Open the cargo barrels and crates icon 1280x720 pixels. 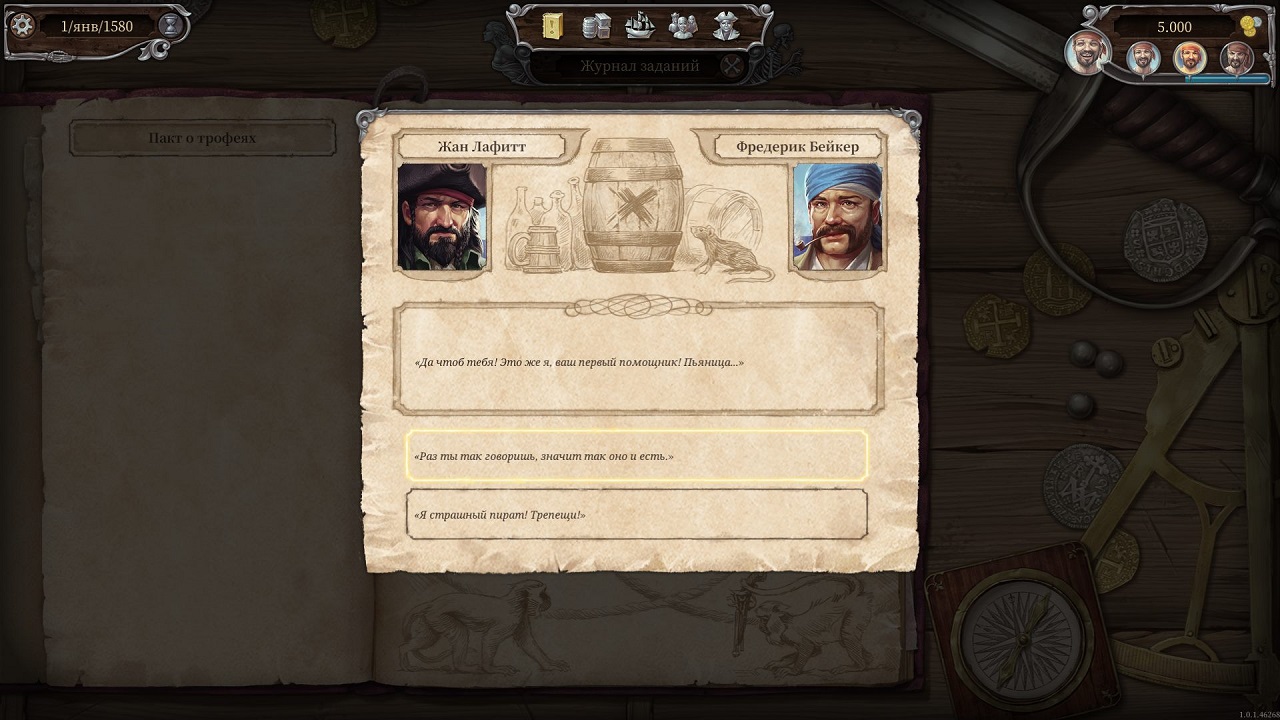point(596,26)
